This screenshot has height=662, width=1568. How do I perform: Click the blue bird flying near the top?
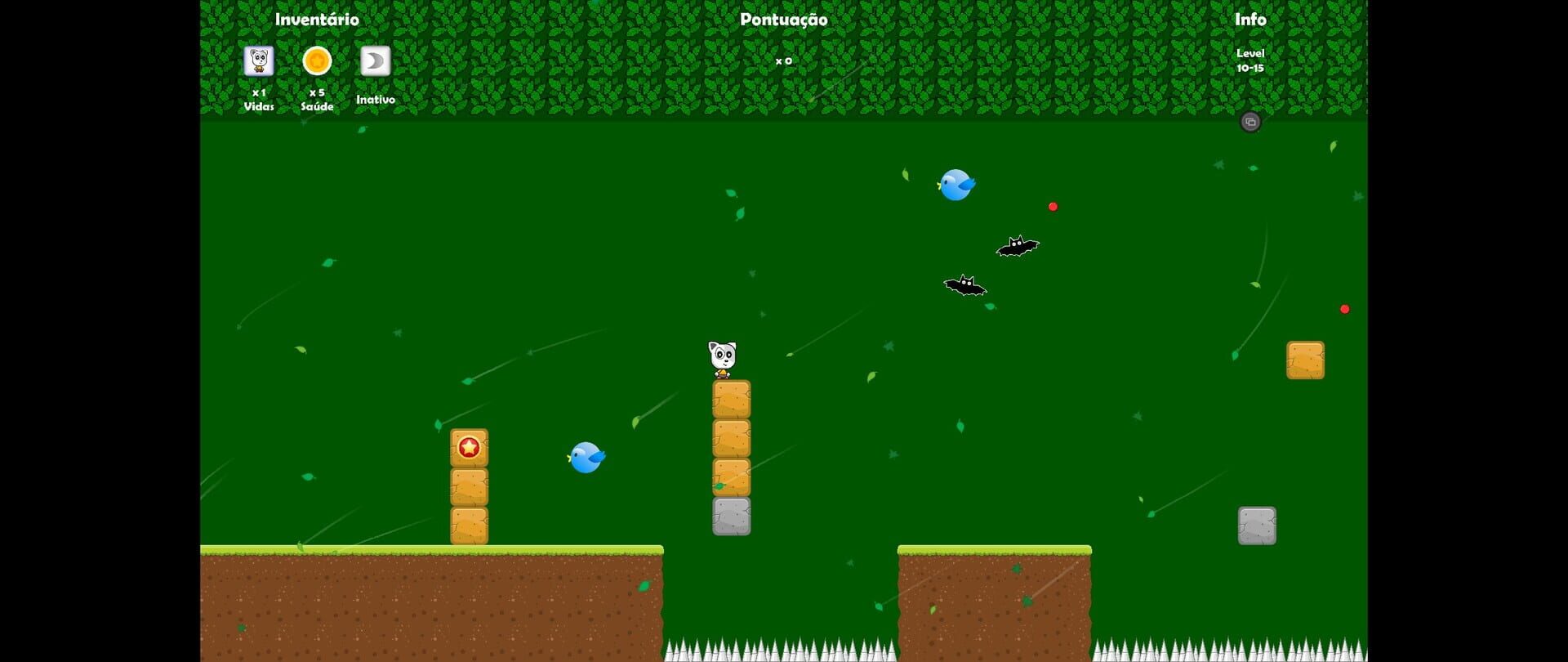pos(956,185)
